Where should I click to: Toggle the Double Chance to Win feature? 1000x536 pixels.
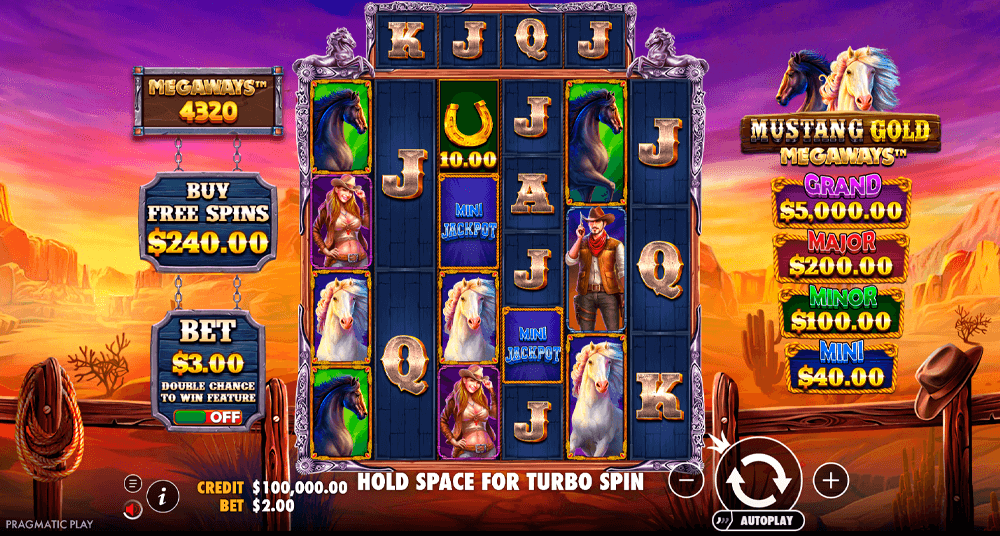(207, 416)
